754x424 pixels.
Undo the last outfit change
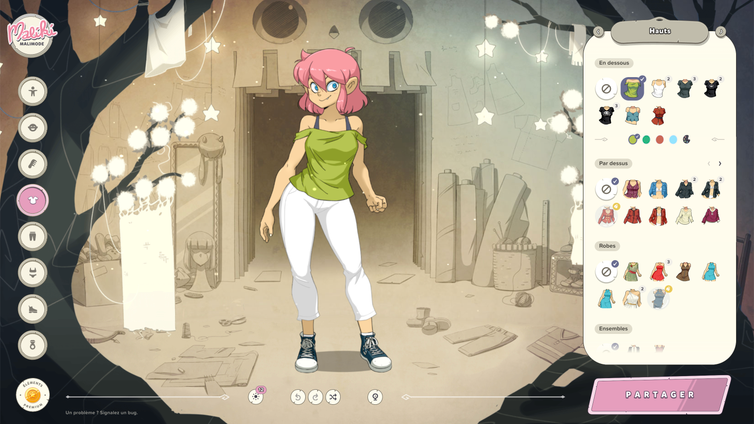[297, 397]
